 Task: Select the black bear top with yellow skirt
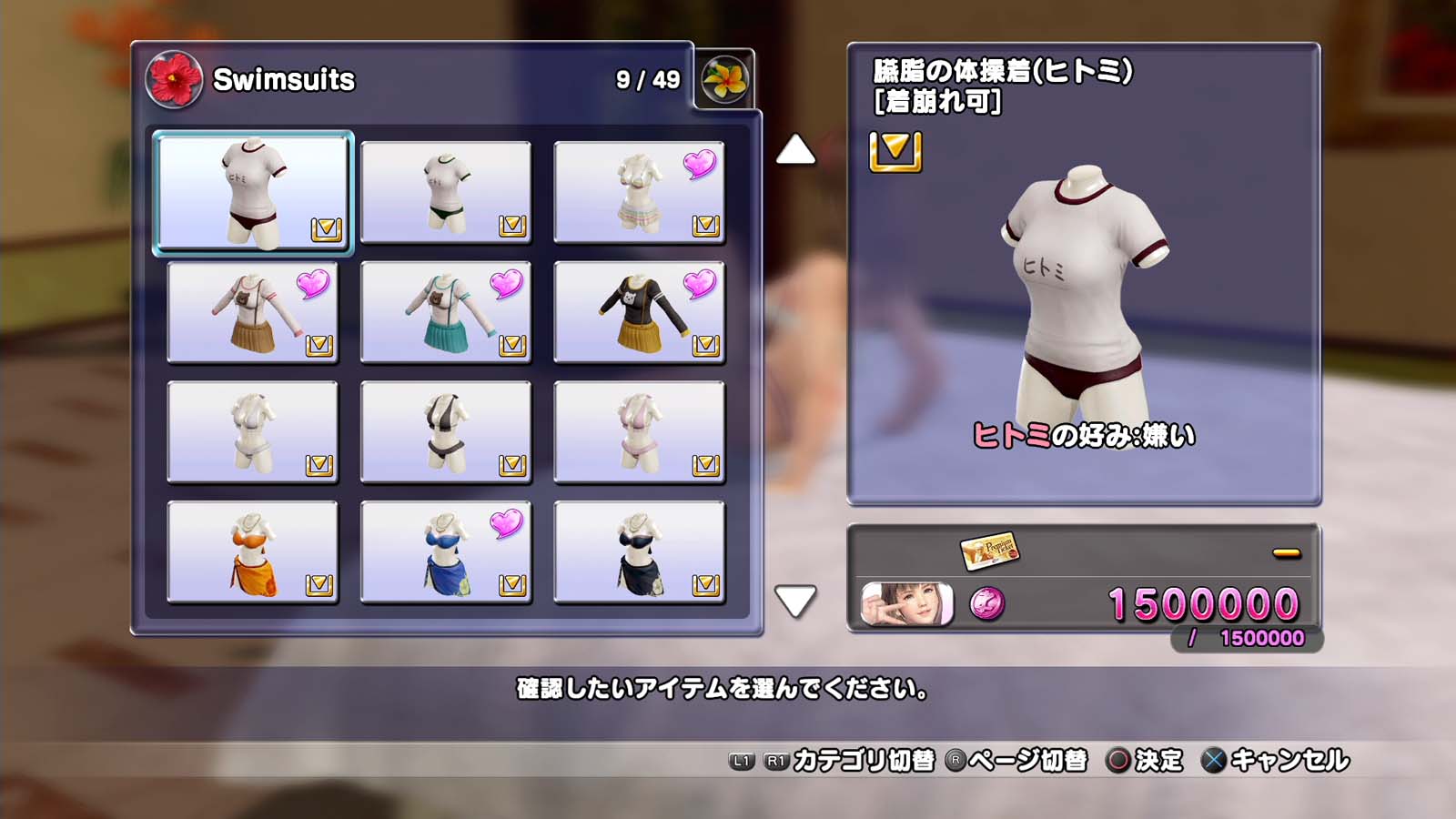(639, 312)
